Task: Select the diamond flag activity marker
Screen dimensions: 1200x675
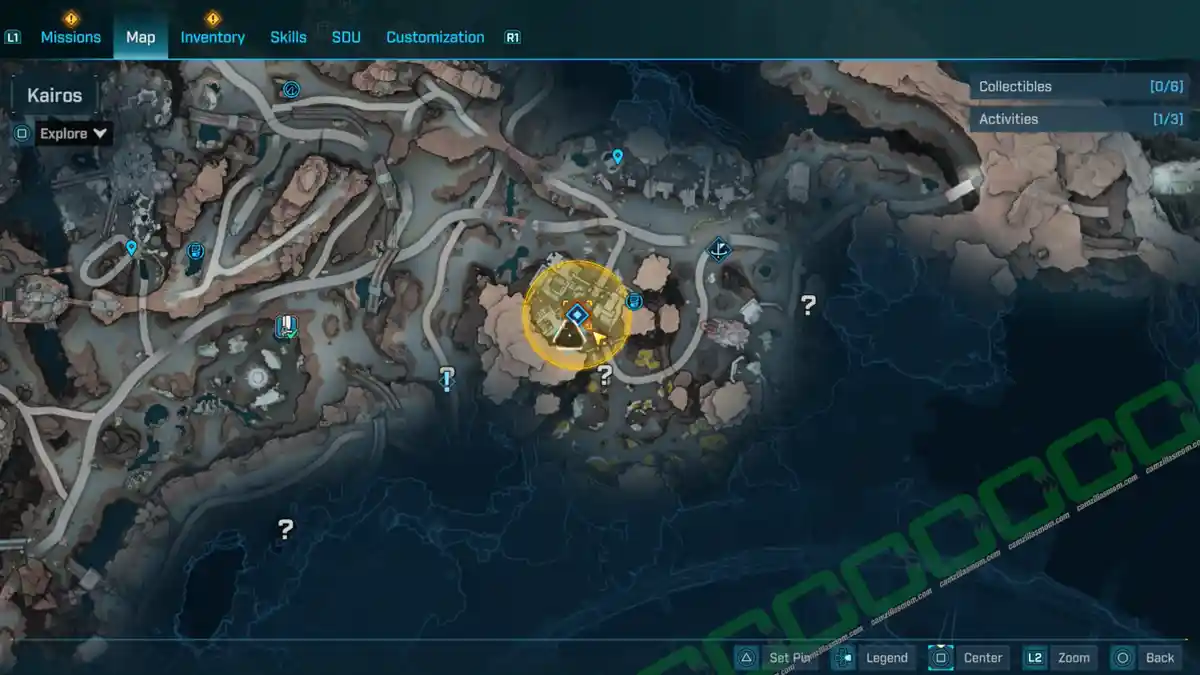Action: pos(718,248)
